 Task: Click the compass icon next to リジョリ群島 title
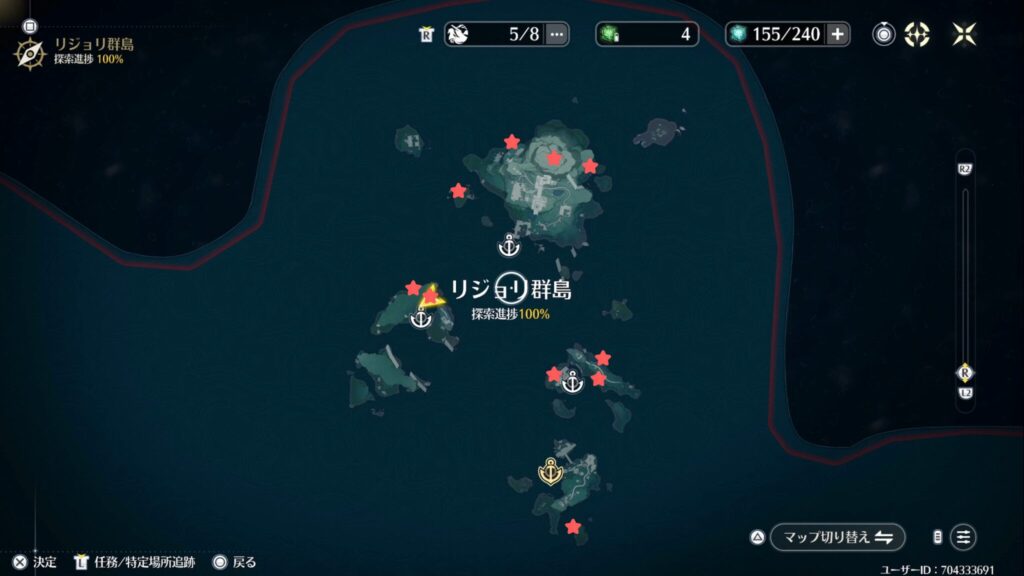(28, 52)
